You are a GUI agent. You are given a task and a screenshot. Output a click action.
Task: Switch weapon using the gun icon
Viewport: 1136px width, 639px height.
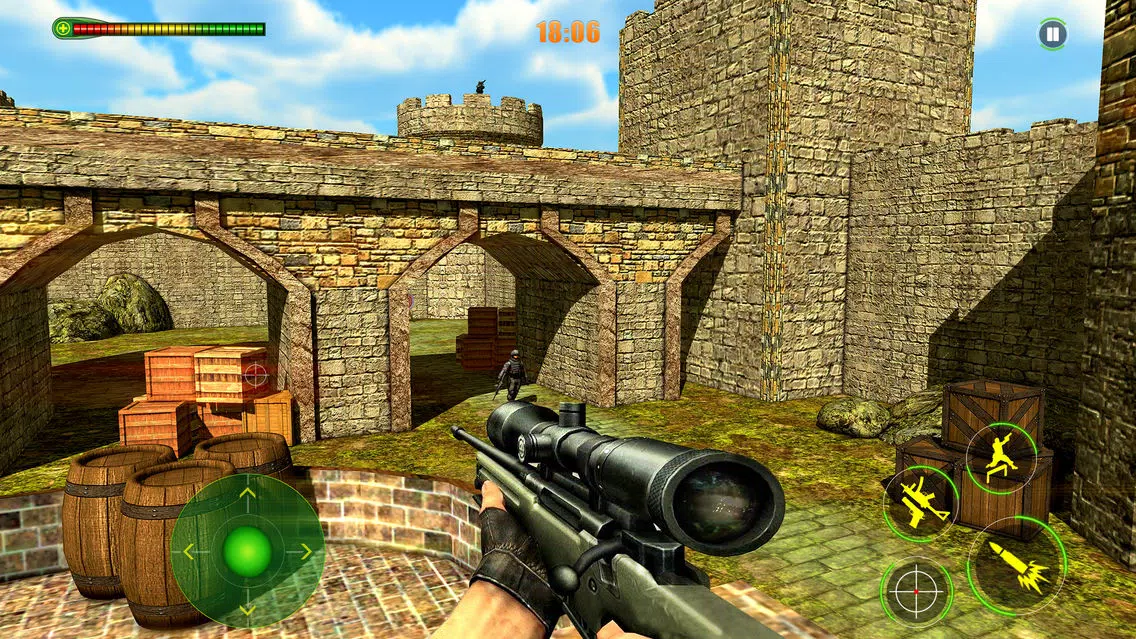point(920,502)
